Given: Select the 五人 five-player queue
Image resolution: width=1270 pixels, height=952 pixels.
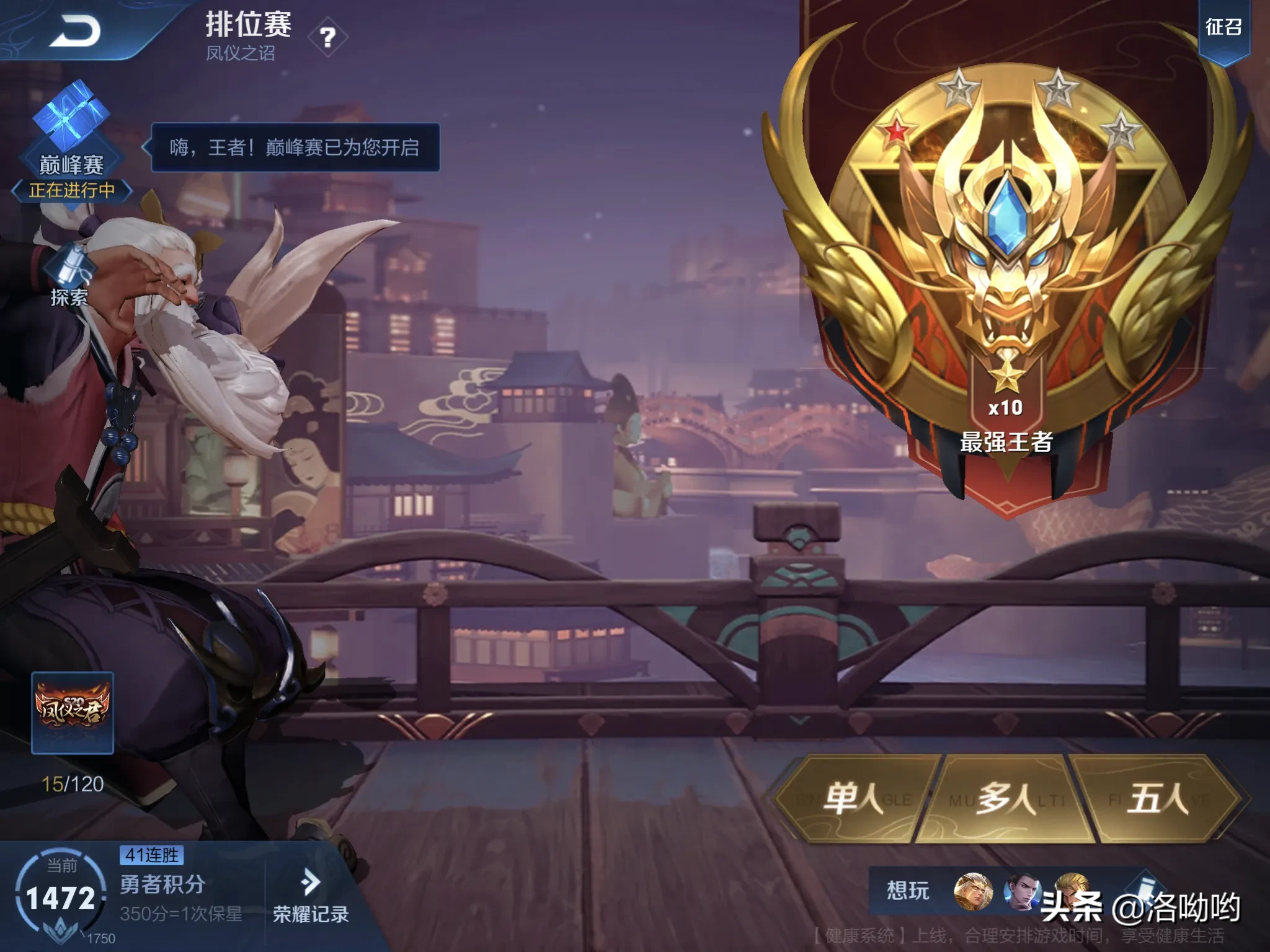Looking at the screenshot, I should pos(1157,798).
